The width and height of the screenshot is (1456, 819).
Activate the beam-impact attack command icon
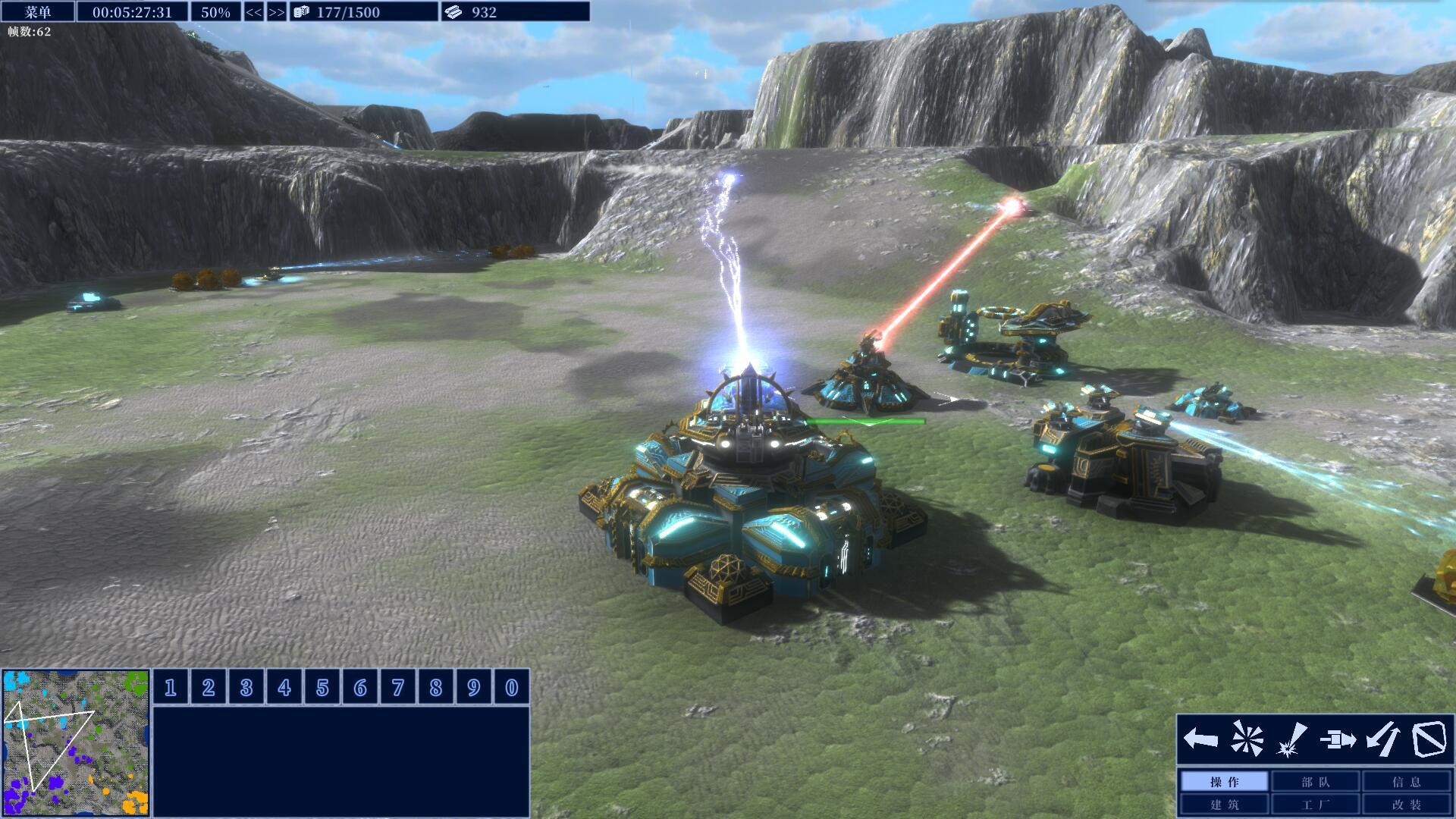1291,739
